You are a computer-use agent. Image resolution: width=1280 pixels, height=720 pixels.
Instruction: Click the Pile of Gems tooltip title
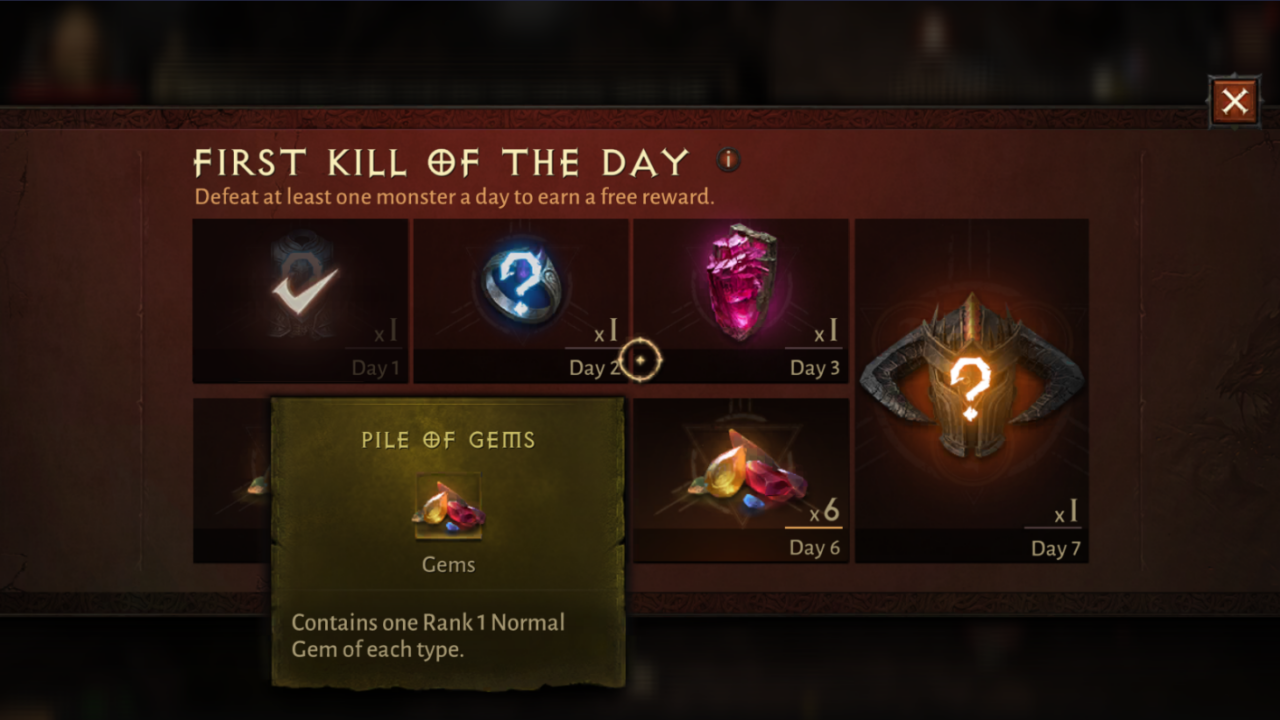[x=448, y=439]
